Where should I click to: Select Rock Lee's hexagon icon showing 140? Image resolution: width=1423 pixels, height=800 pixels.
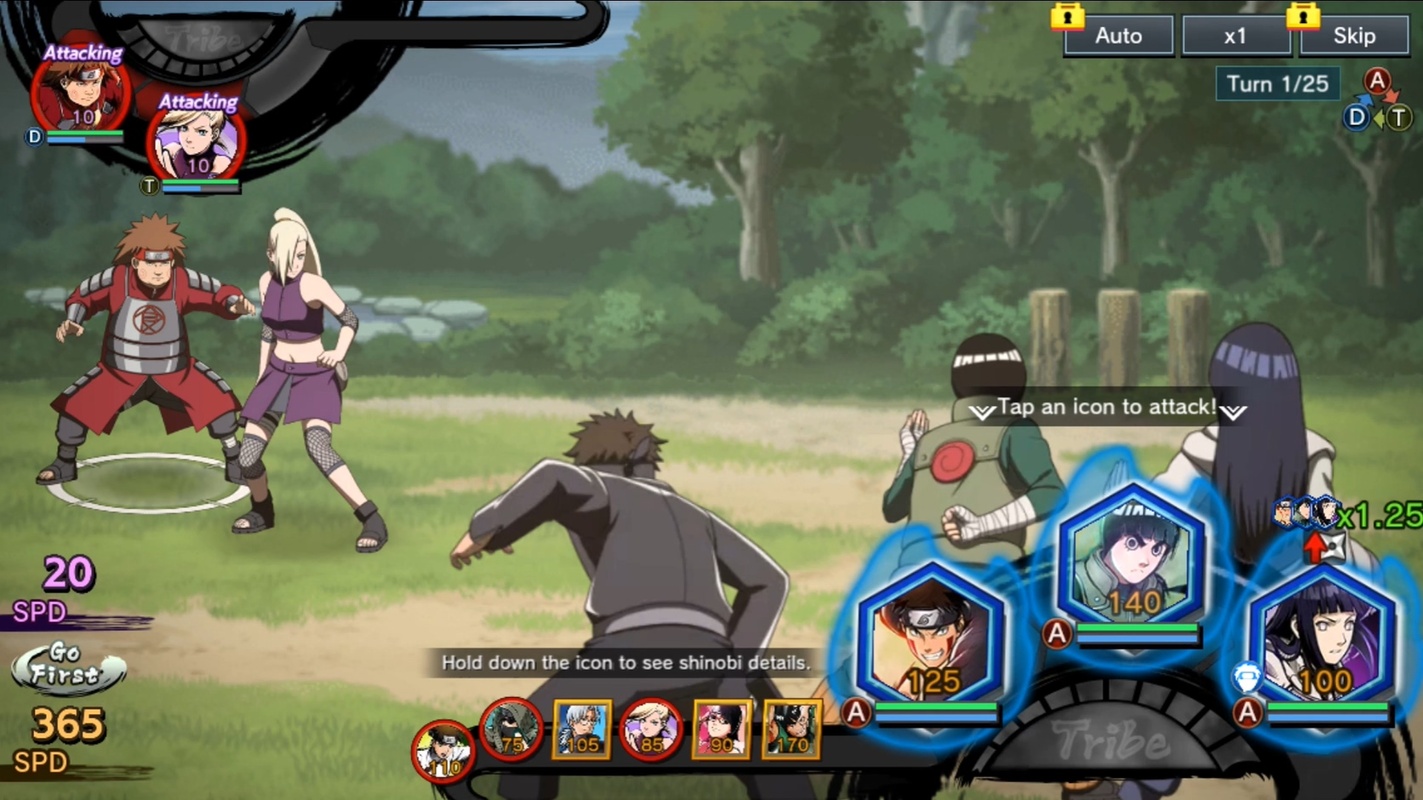click(1133, 559)
